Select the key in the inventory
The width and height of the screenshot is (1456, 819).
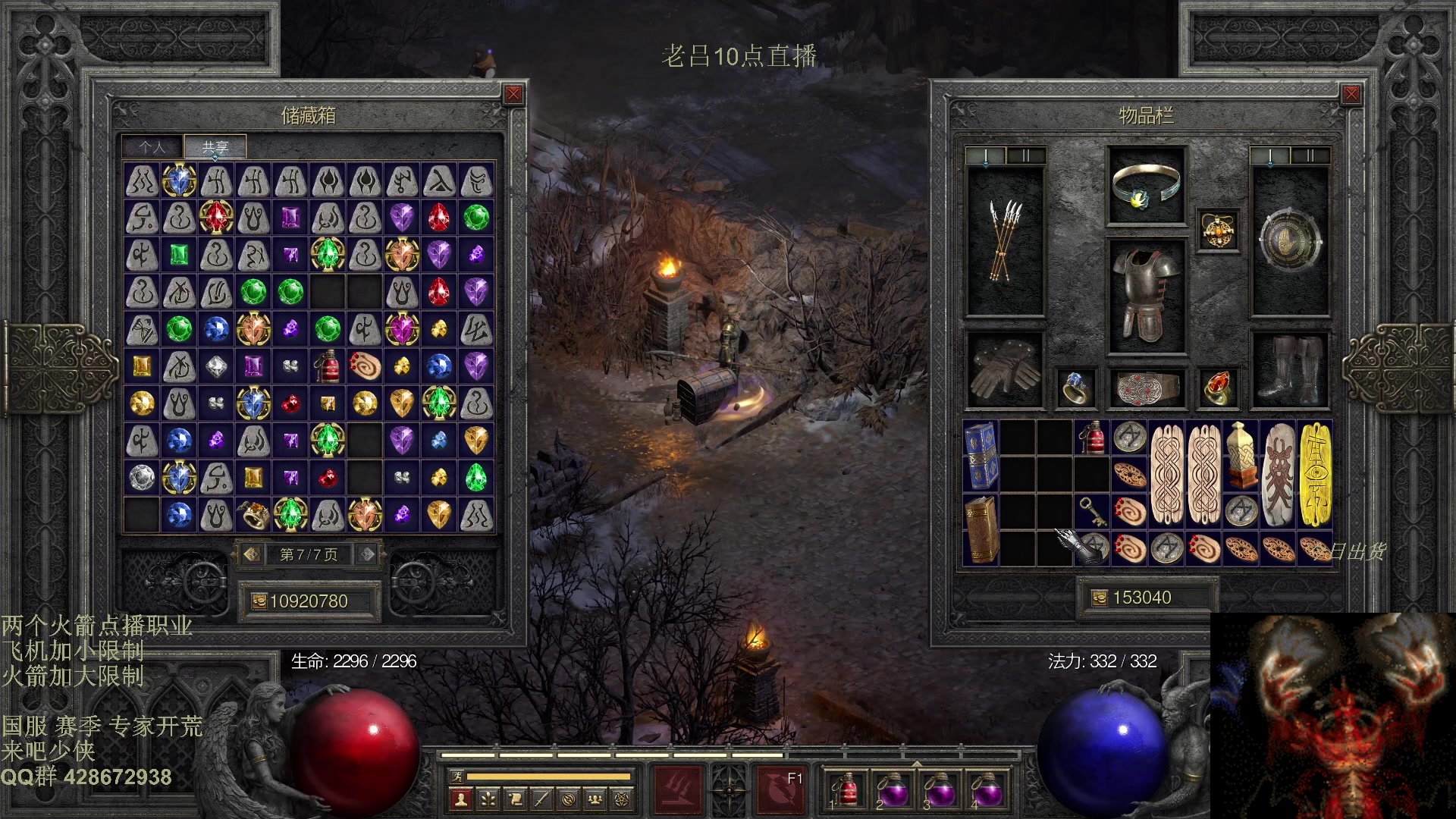1092,510
